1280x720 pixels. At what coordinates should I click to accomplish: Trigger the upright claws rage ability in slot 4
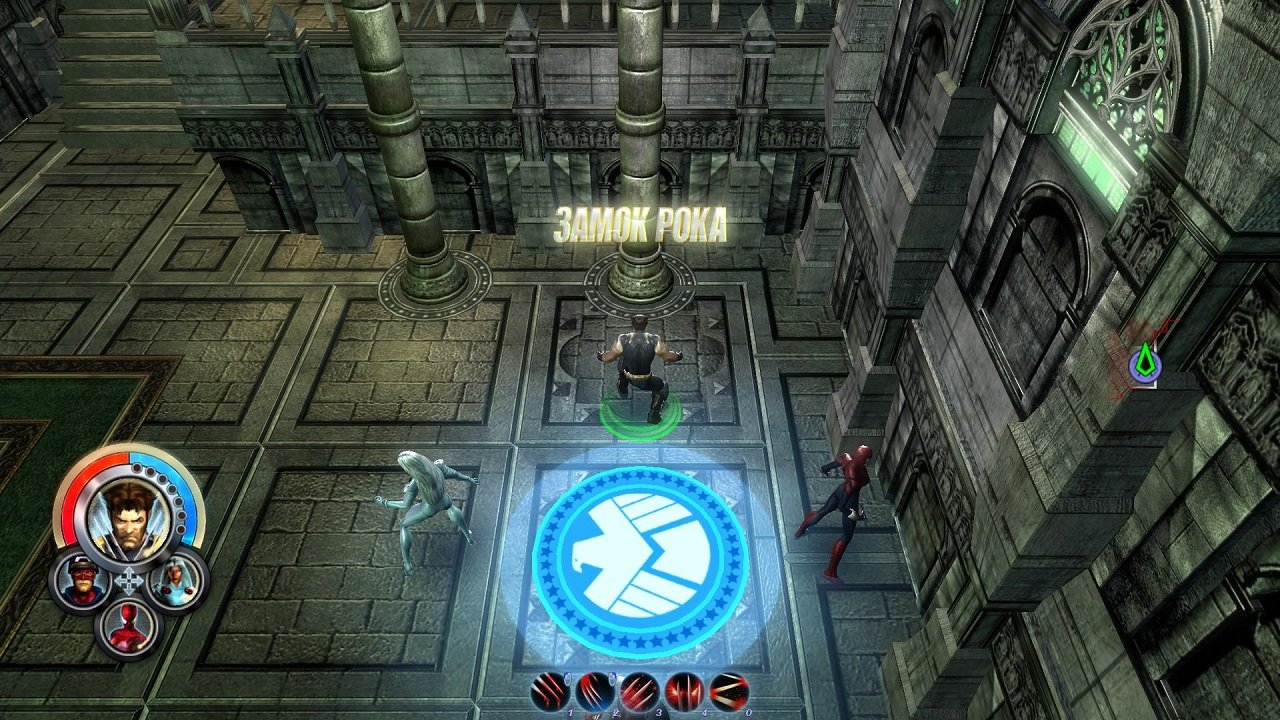tap(684, 691)
